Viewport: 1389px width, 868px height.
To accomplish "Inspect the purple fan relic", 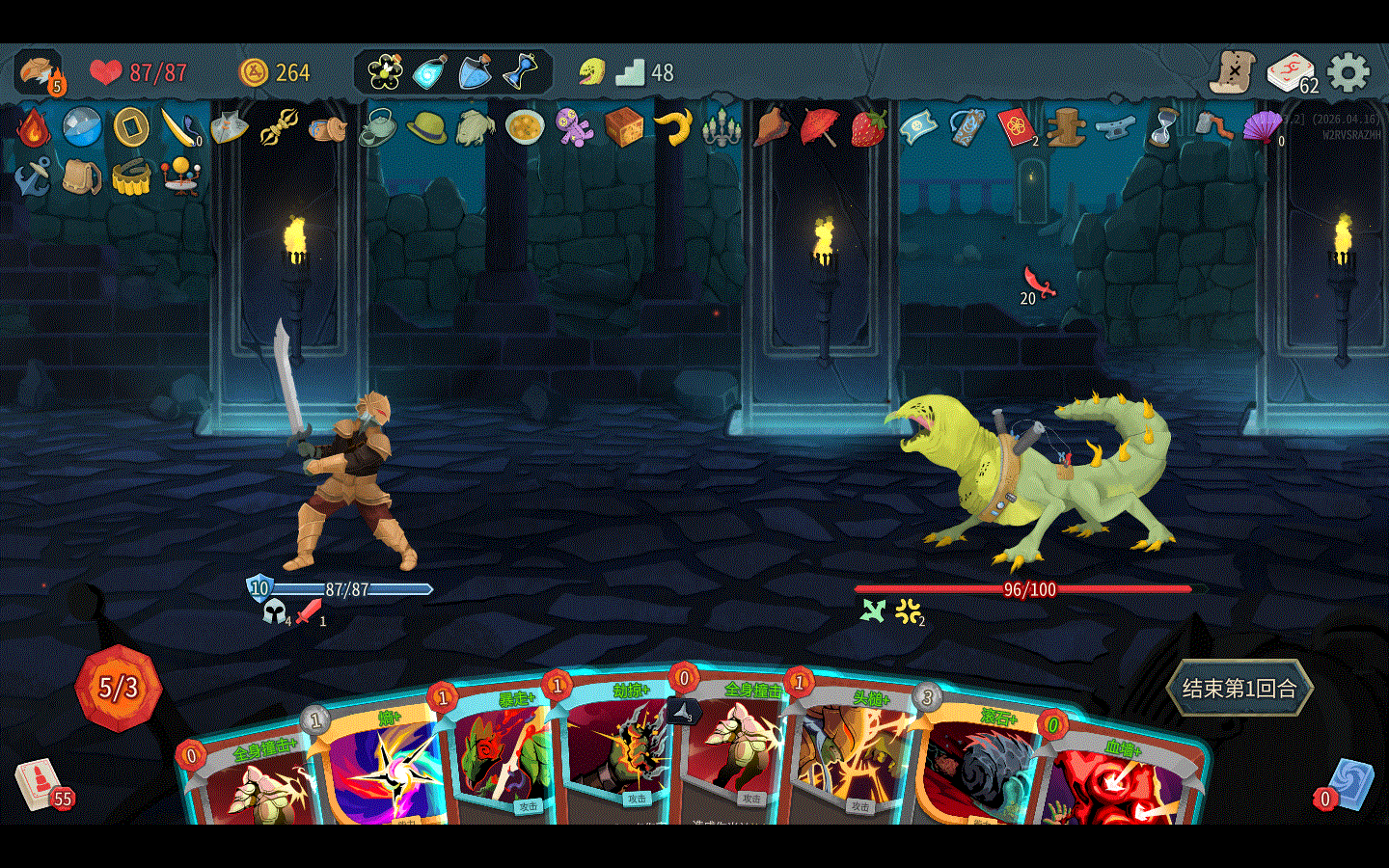I will pyautogui.click(x=1262, y=127).
